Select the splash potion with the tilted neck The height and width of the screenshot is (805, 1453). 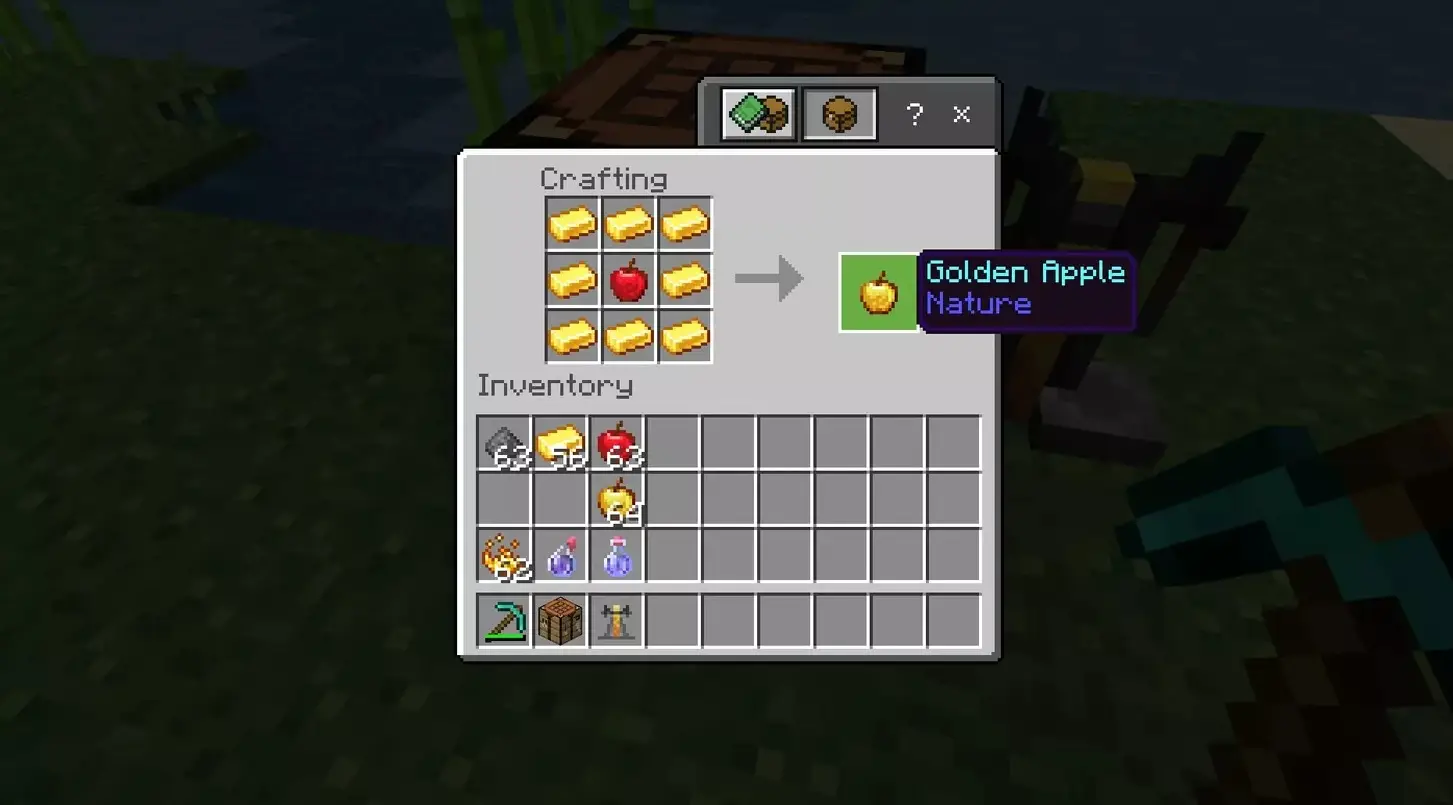click(x=561, y=555)
